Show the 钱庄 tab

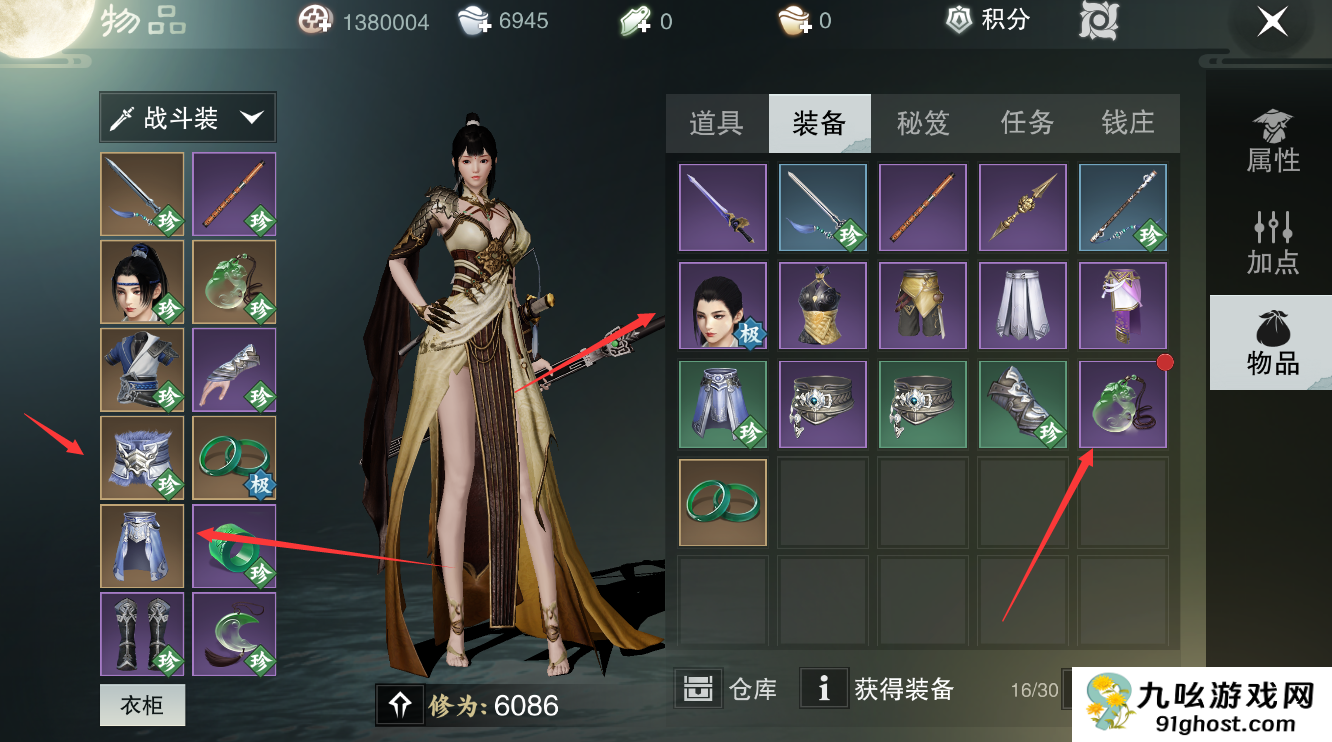point(1127,123)
